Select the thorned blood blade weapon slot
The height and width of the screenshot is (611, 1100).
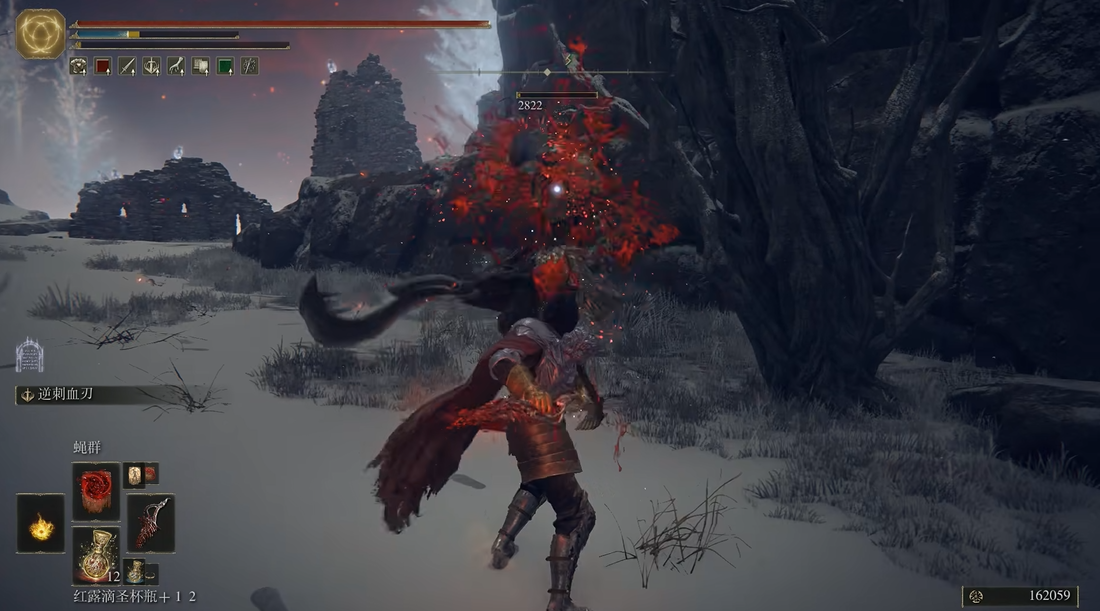150,523
